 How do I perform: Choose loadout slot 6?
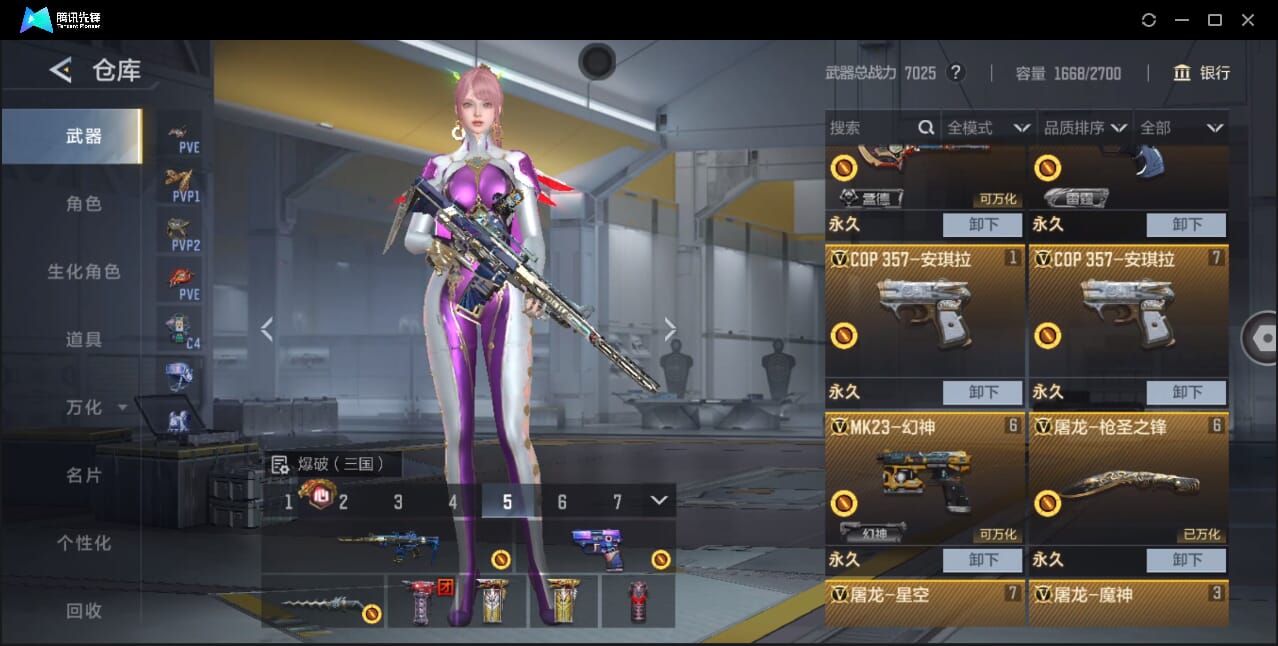(562, 502)
